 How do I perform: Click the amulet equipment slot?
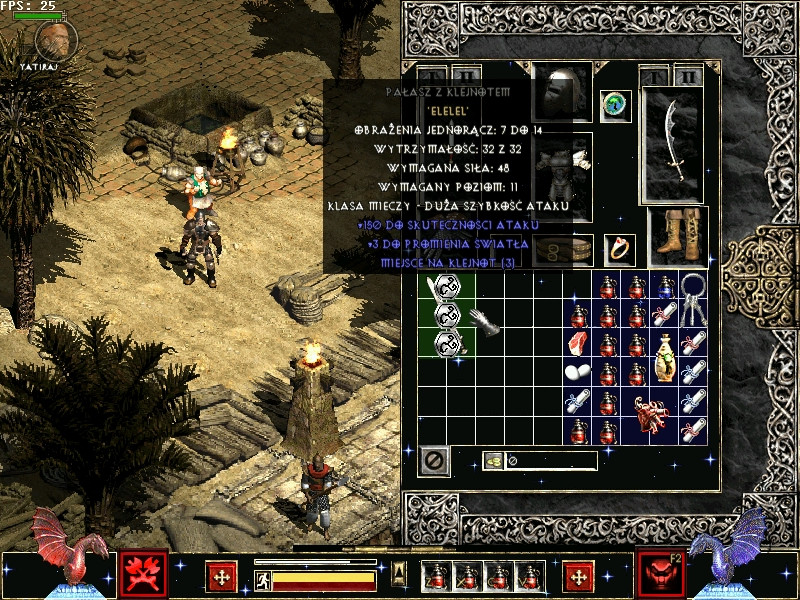pos(613,105)
